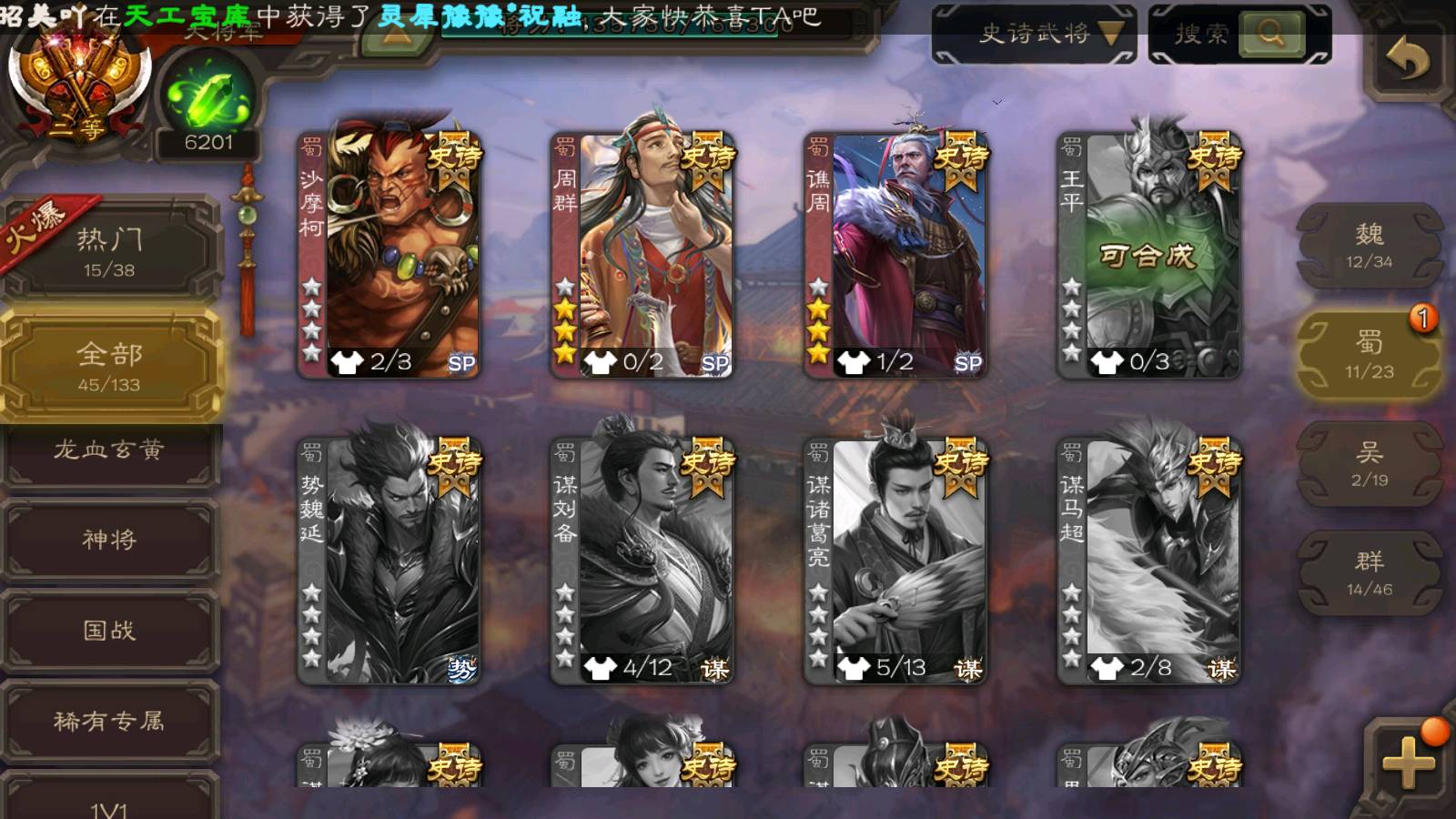
Task: Click the 搜索 search button
Action: [1269, 35]
